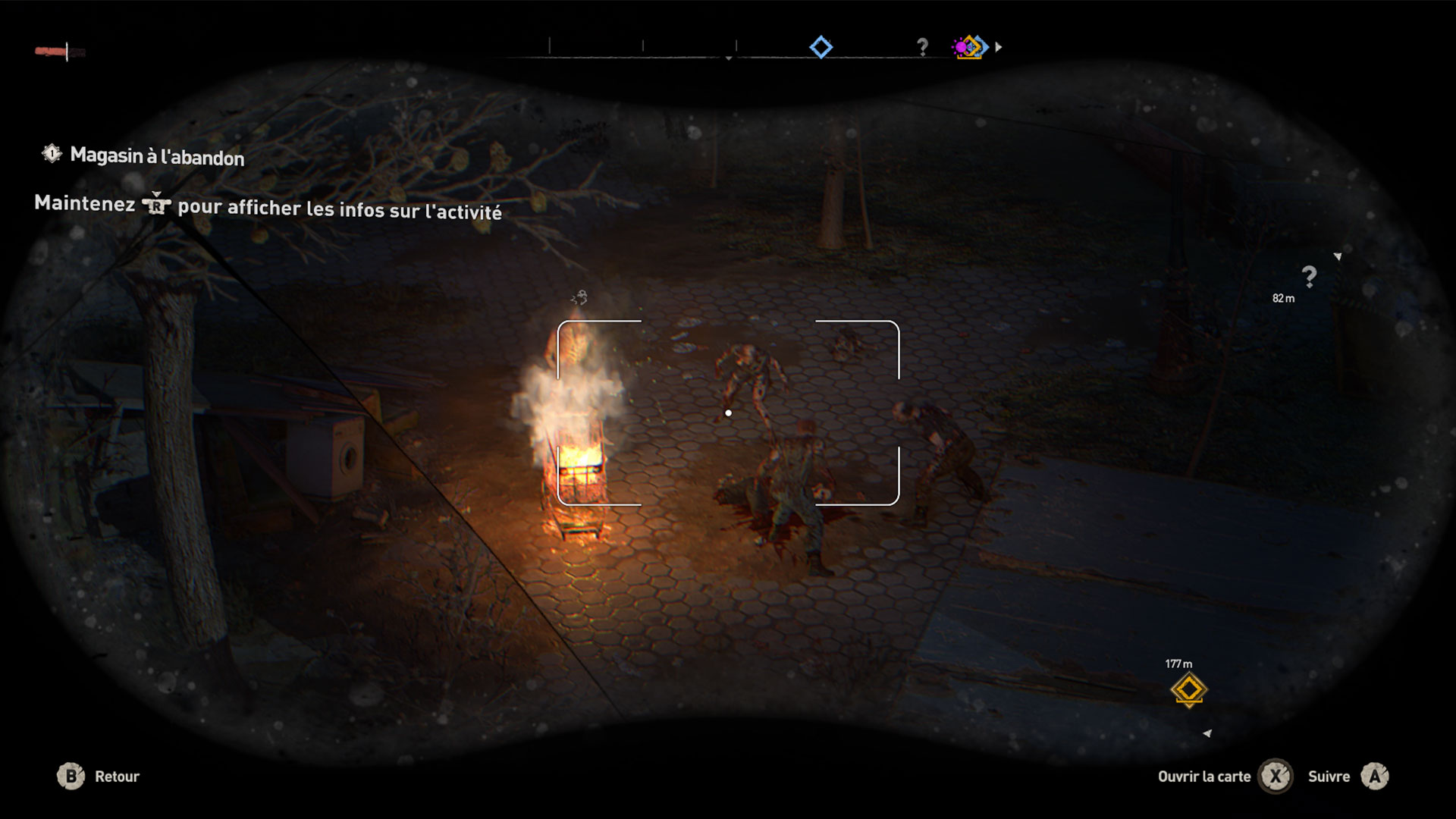Choose the yellow diamond marker at 177 m
Screen dimensions: 1456x819
[x=1188, y=689]
